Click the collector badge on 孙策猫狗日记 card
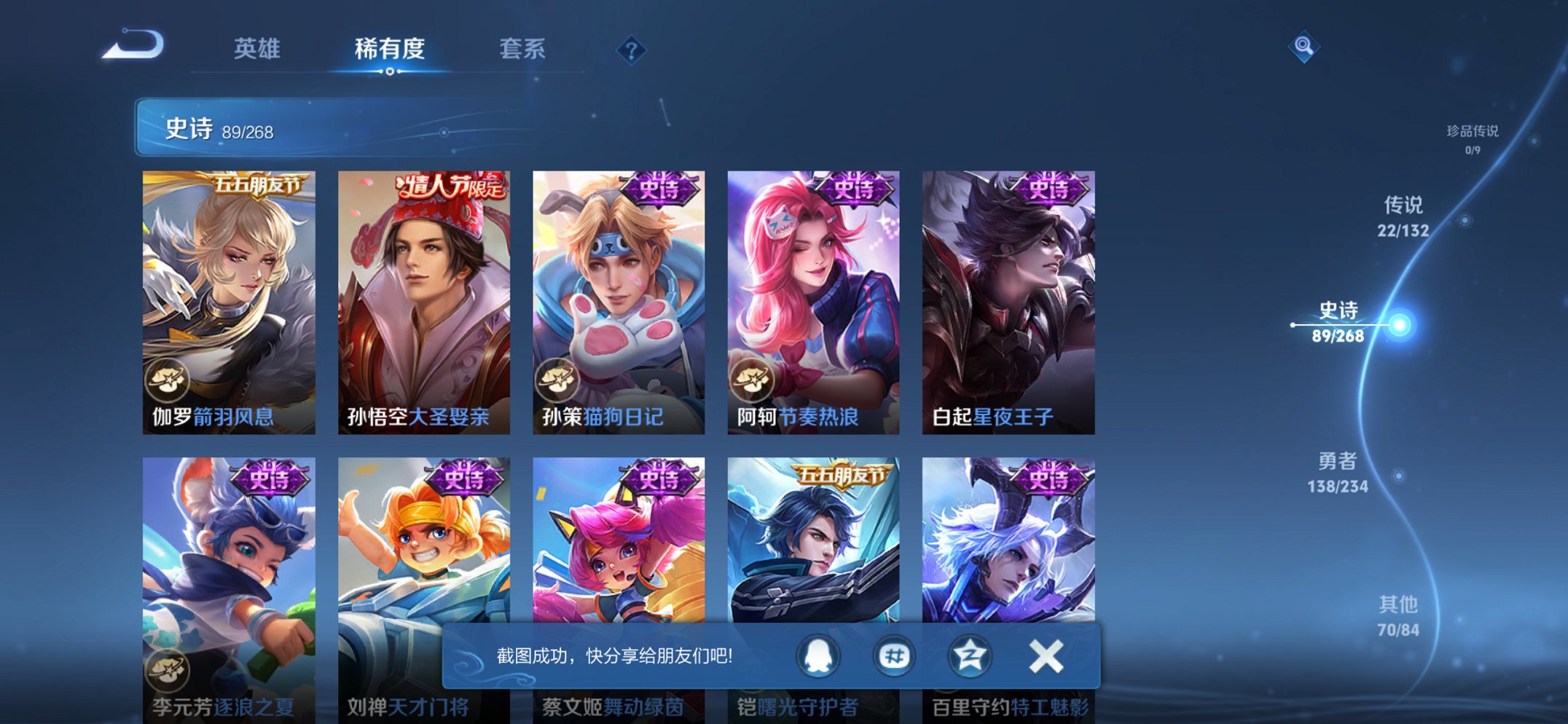This screenshot has width=1568, height=724. click(556, 380)
